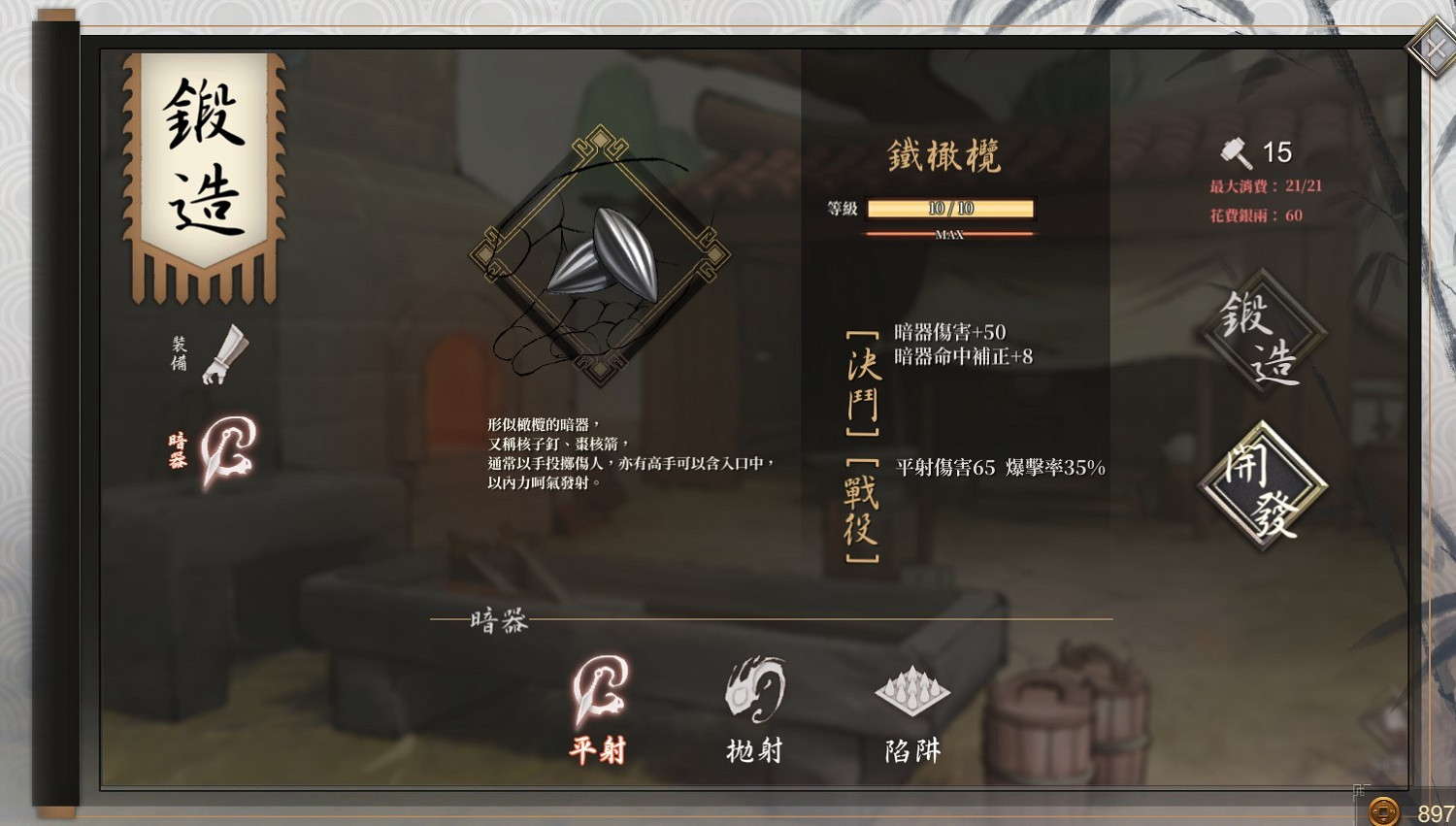1456x826 pixels.
Task: Click the MAX indicator under the level bar
Action: point(950,234)
